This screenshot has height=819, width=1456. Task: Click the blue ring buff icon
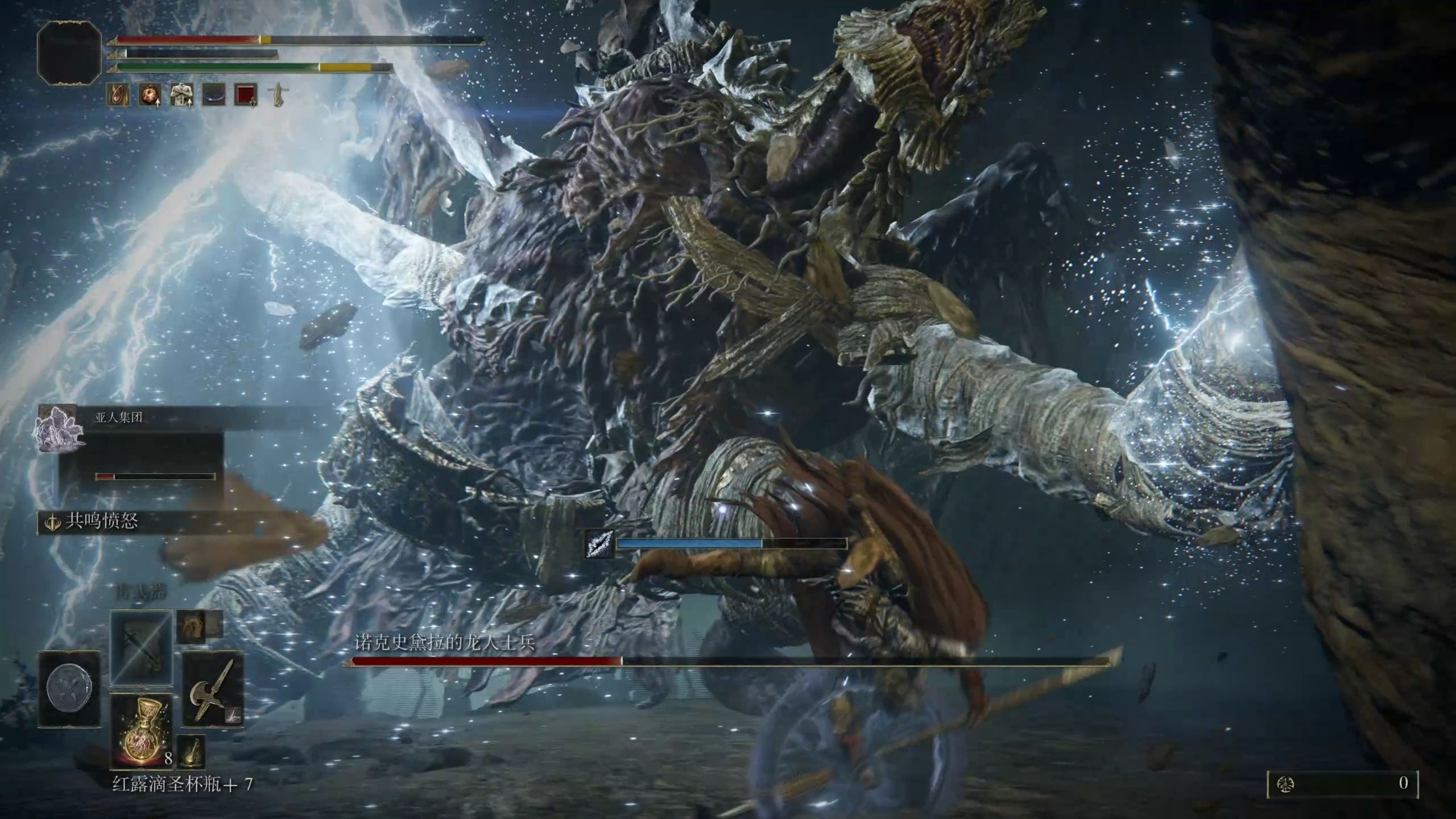pos(214,95)
